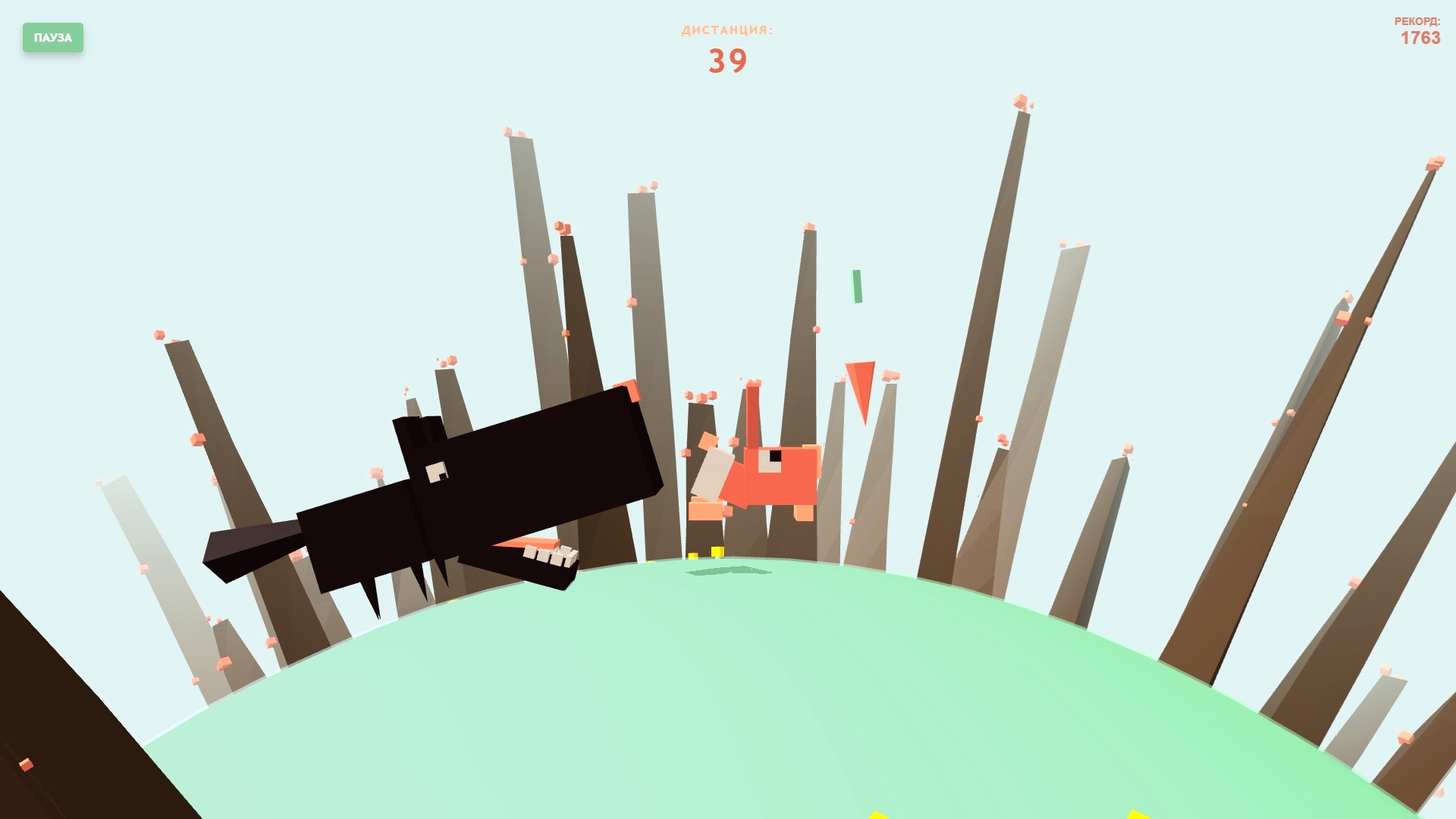
Task: Click the pink blossom atop the leftmost tree
Action: coord(160,336)
